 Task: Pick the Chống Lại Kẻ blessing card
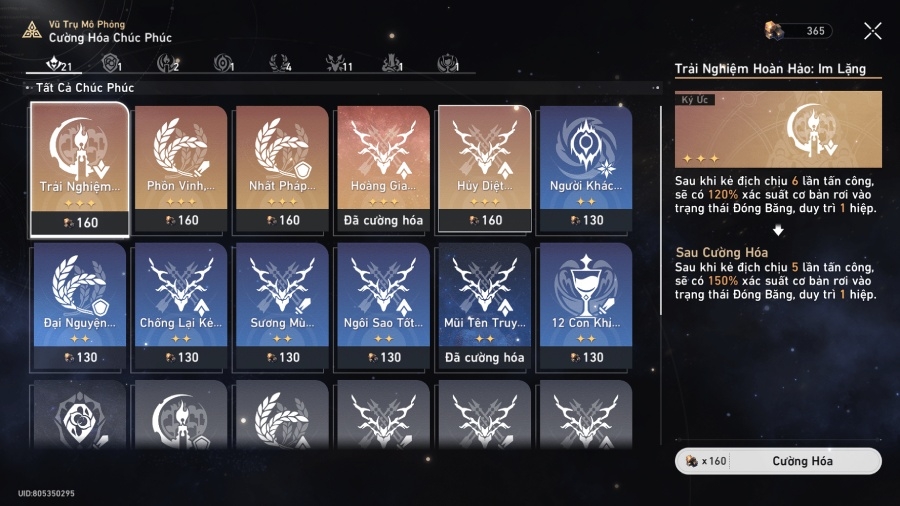181,306
